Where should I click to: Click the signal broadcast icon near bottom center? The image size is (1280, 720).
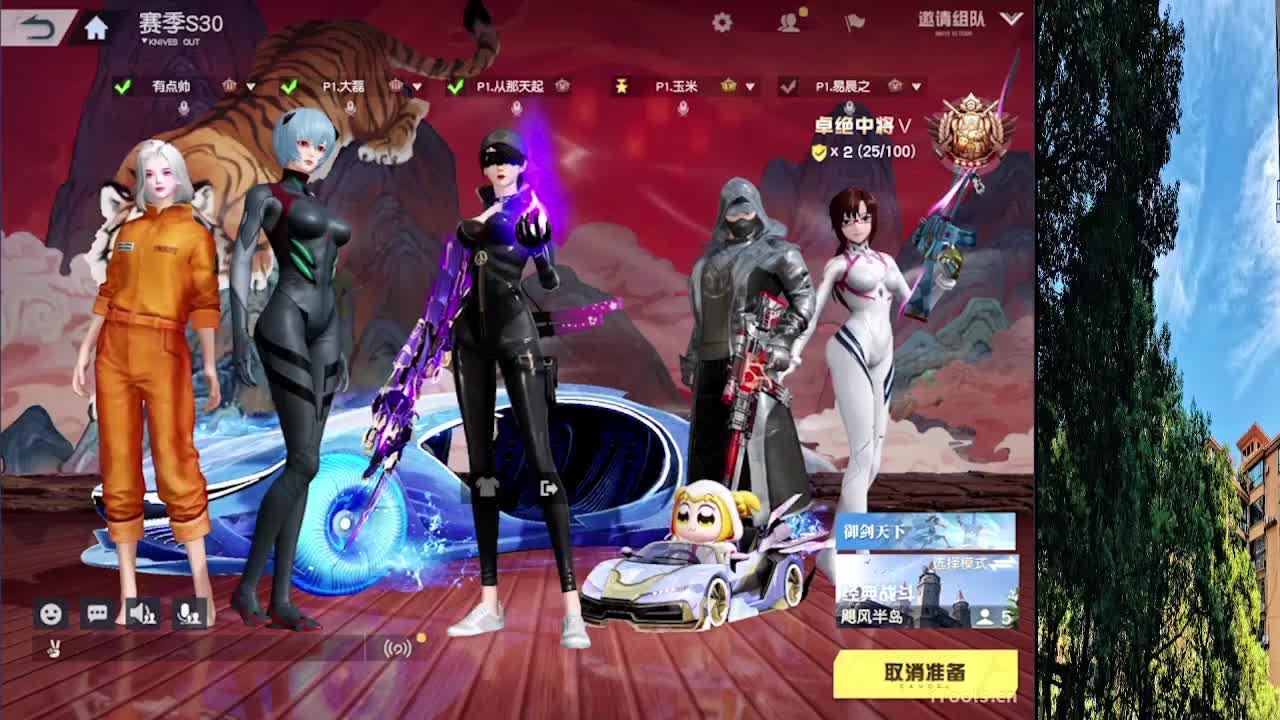[396, 650]
